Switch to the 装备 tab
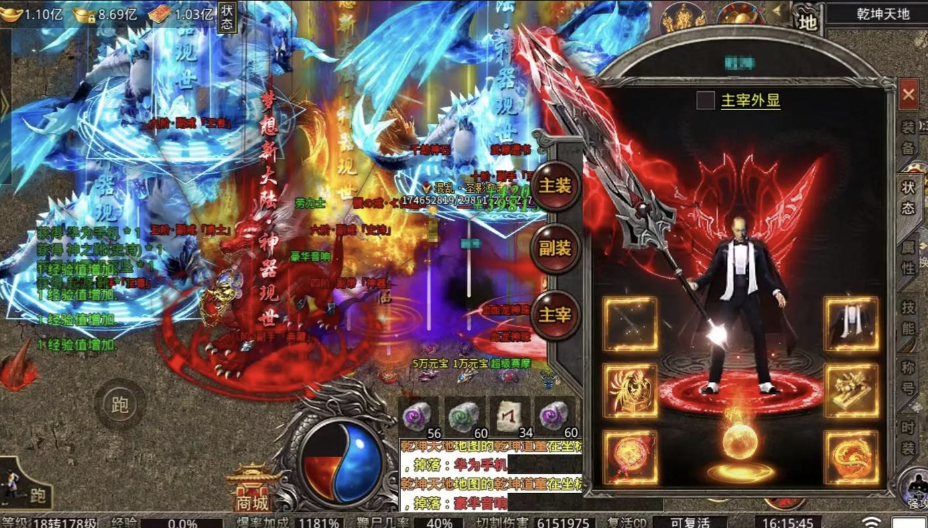 pos(908,135)
